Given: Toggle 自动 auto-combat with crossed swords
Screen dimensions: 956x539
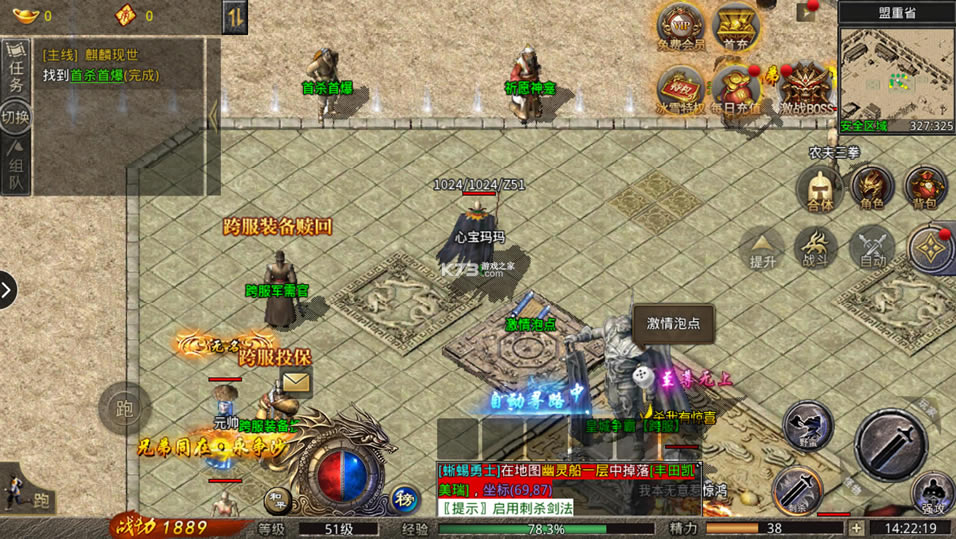Looking at the screenshot, I should [x=872, y=245].
